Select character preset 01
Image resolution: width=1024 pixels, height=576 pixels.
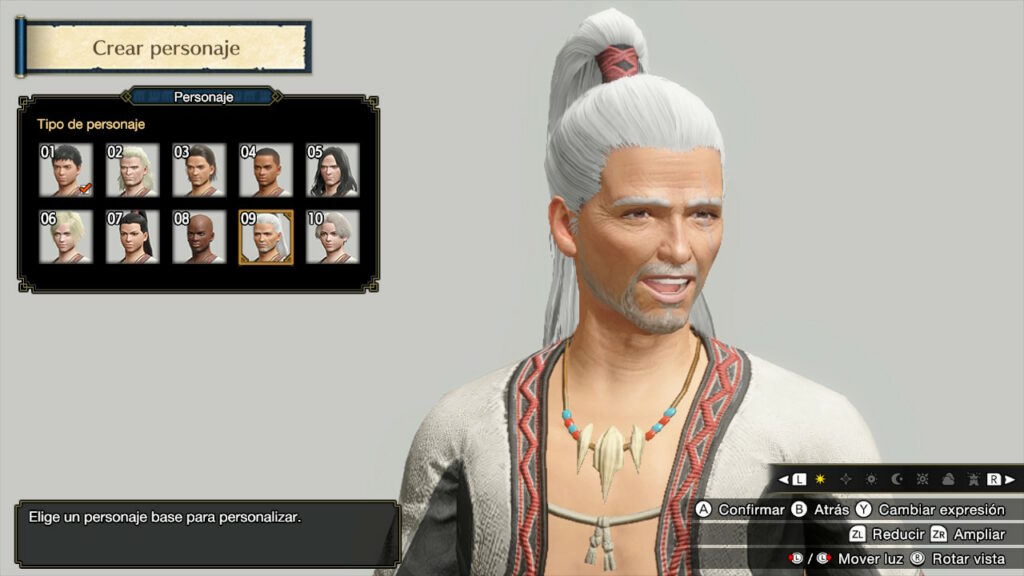pyautogui.click(x=66, y=170)
